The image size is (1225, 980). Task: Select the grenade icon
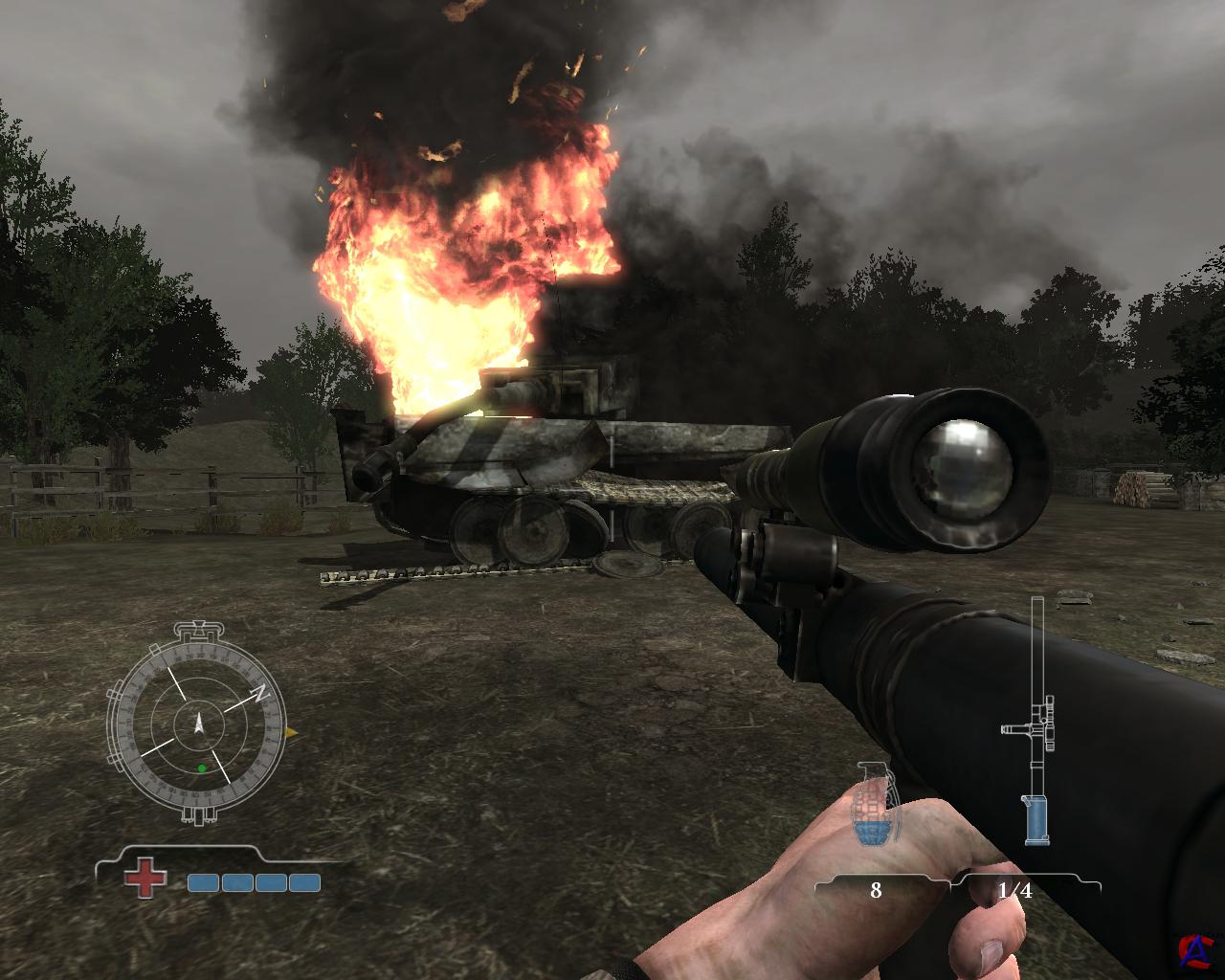click(x=871, y=803)
